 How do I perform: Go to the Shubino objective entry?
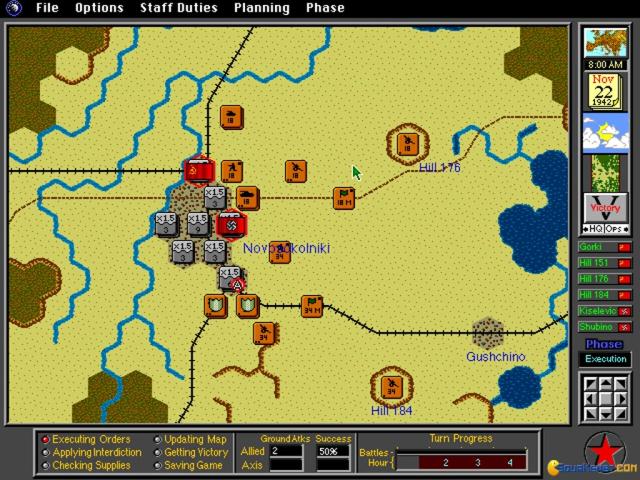(605, 326)
